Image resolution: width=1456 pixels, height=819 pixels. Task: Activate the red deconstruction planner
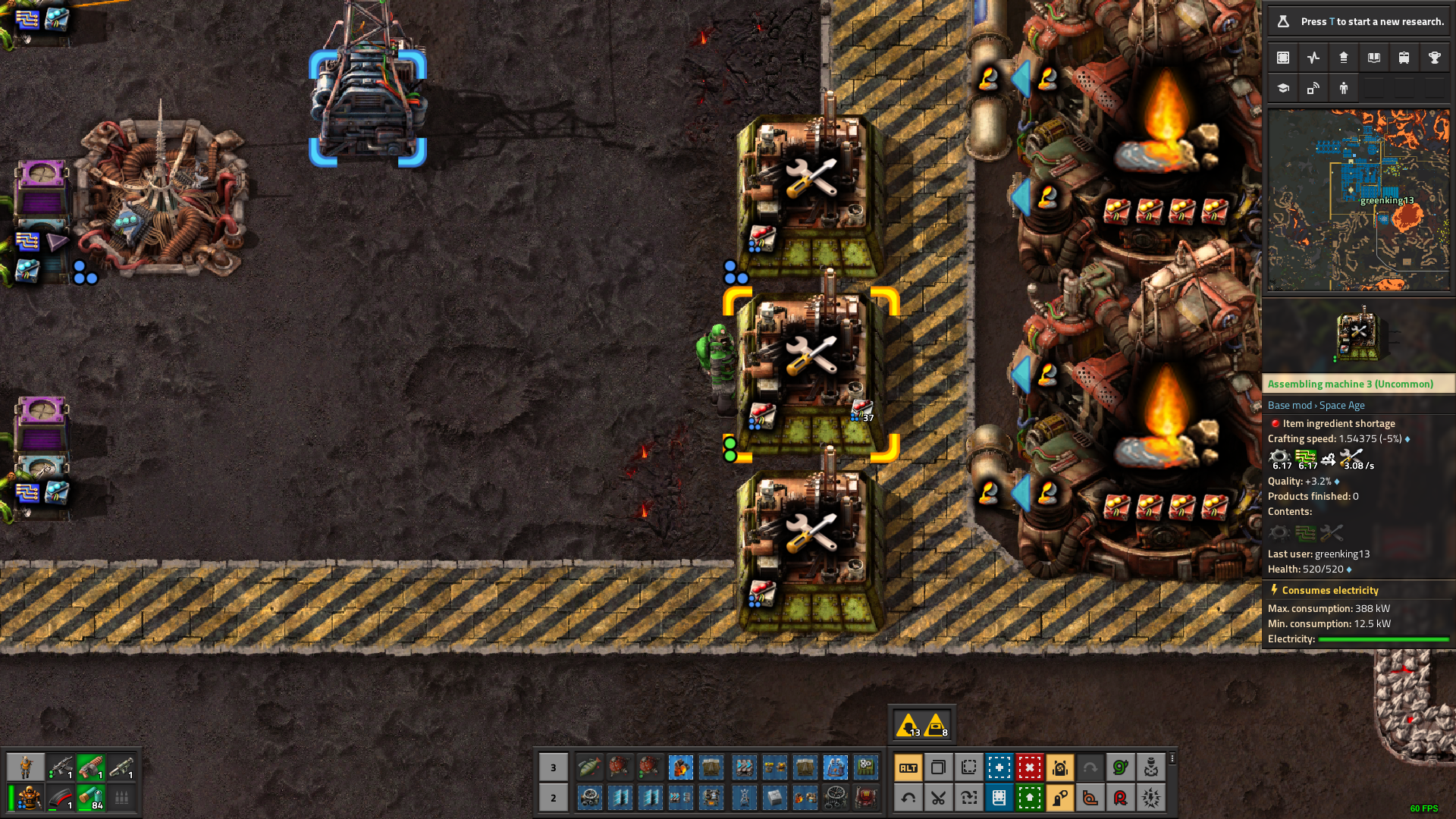[x=1029, y=767]
